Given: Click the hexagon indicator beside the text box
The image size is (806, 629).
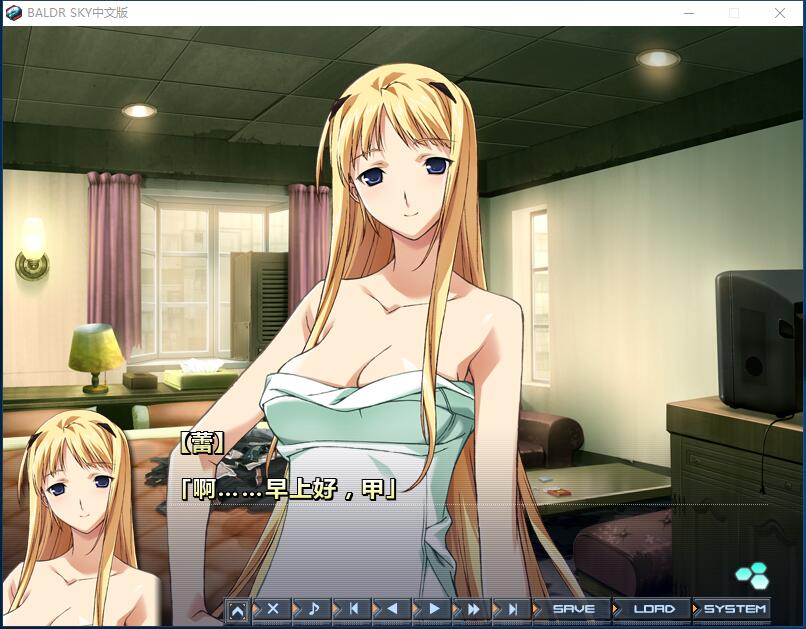Looking at the screenshot, I should (751, 574).
